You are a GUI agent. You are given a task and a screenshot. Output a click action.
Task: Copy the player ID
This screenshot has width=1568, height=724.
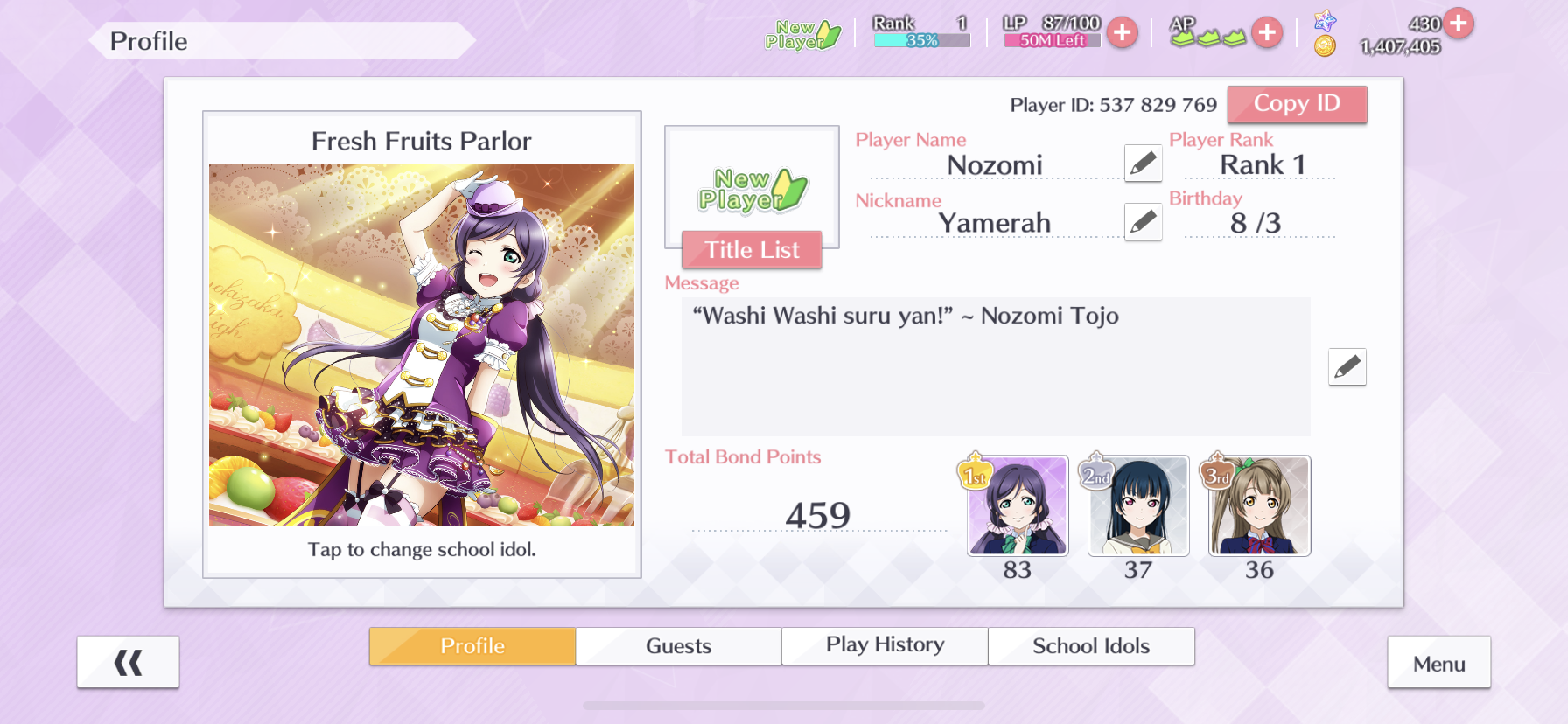(1296, 104)
